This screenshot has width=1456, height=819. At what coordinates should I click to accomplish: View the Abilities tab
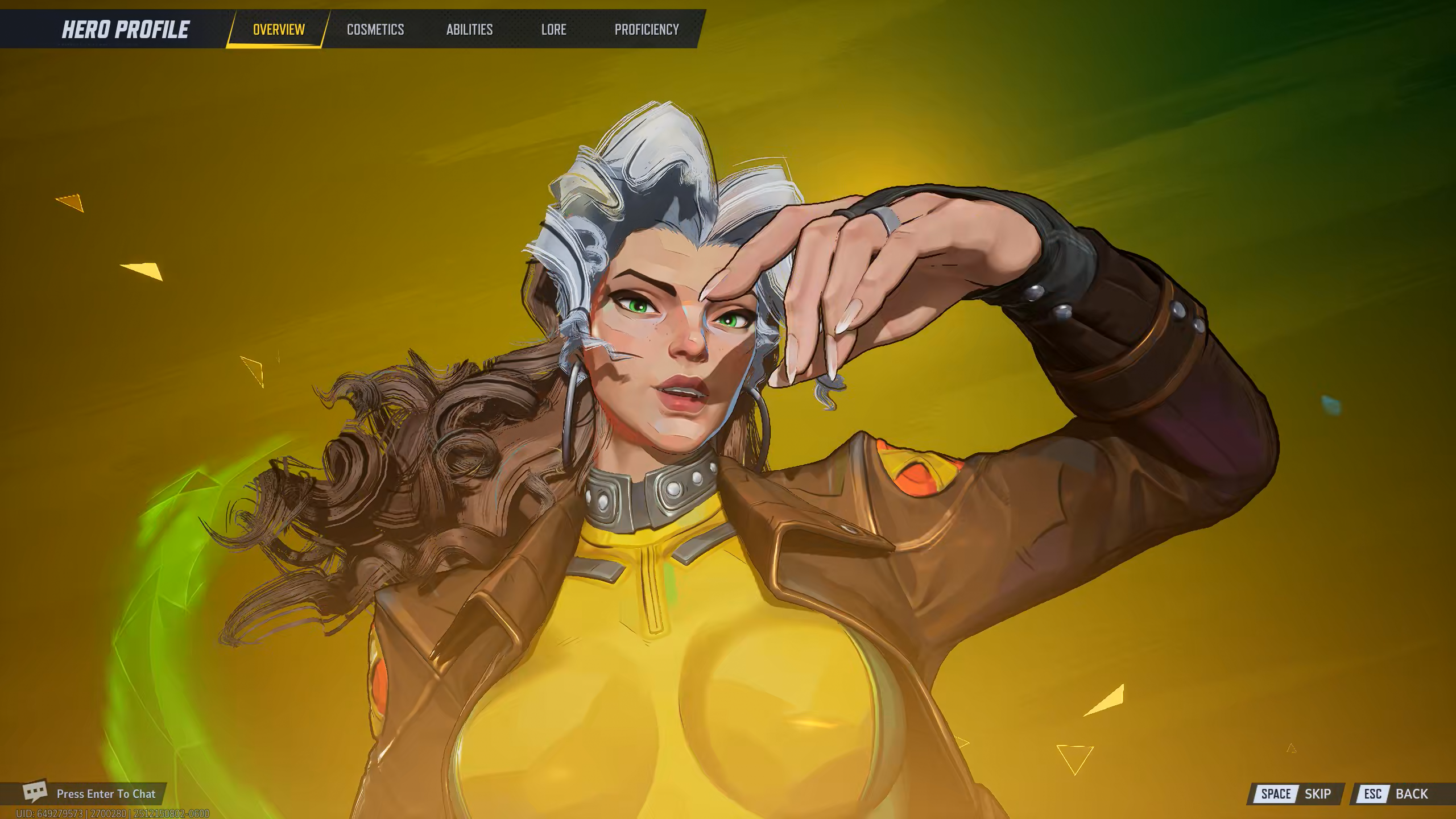(x=469, y=30)
